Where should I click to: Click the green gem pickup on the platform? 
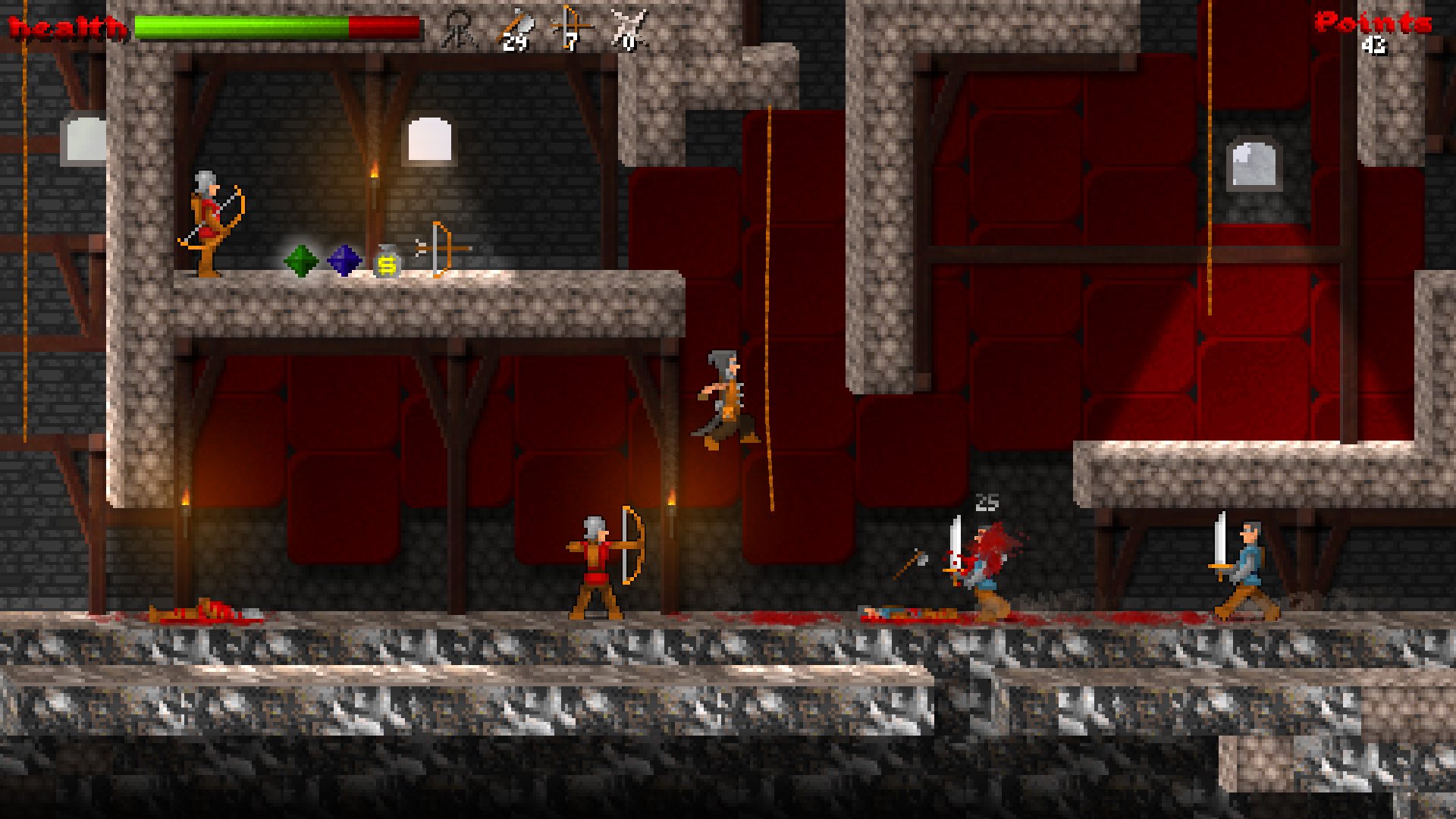click(x=301, y=261)
